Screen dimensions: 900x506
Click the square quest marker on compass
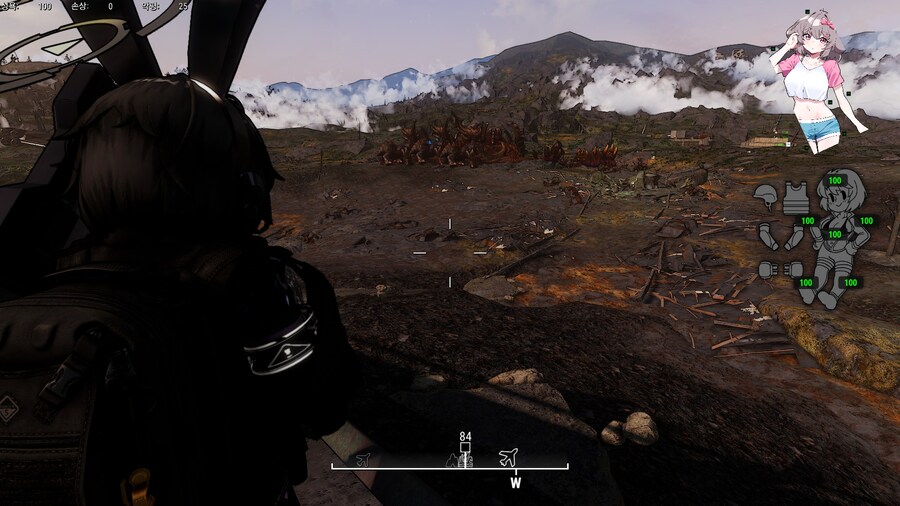click(x=465, y=448)
